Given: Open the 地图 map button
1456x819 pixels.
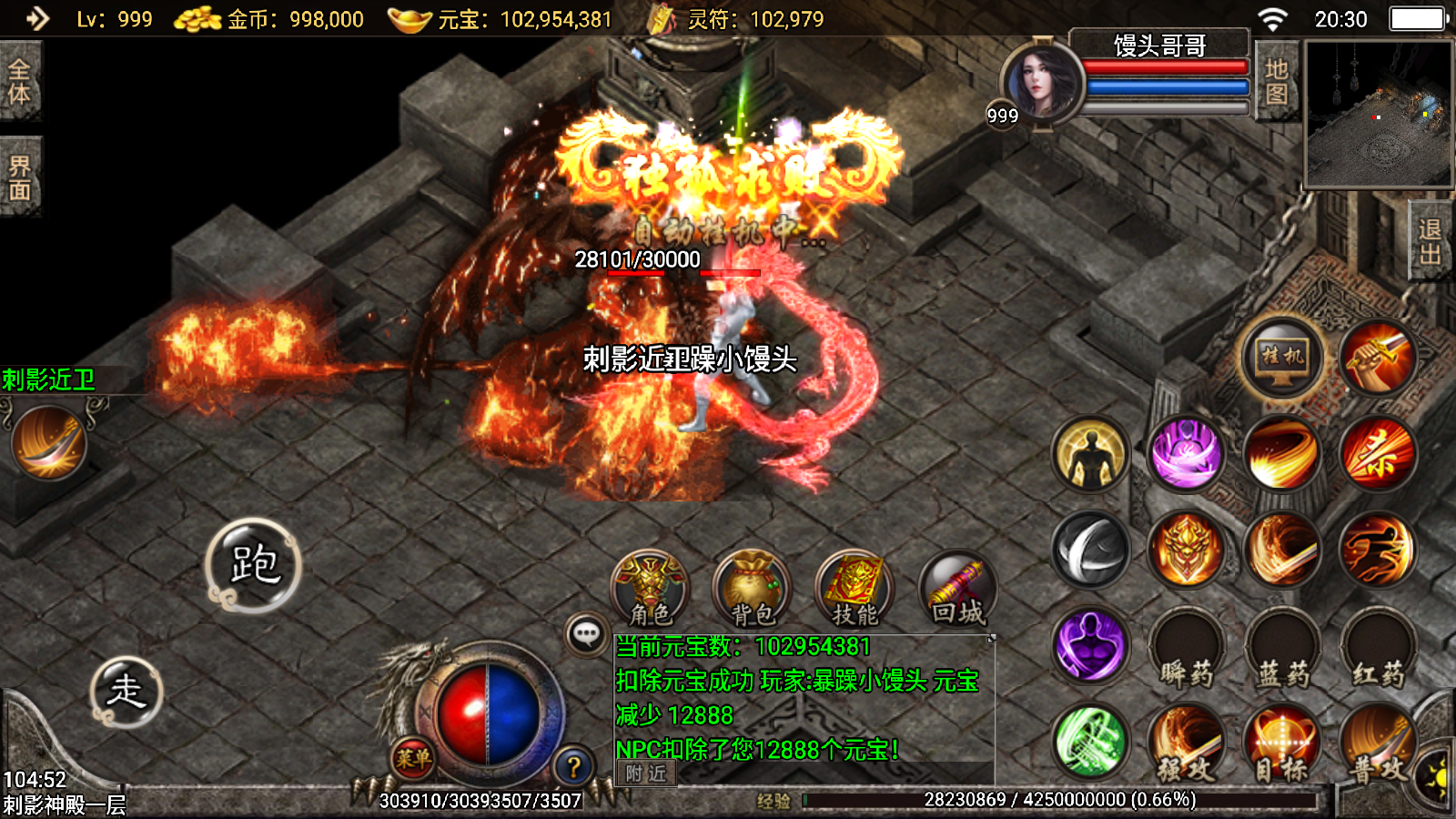Looking at the screenshot, I should [1276, 82].
